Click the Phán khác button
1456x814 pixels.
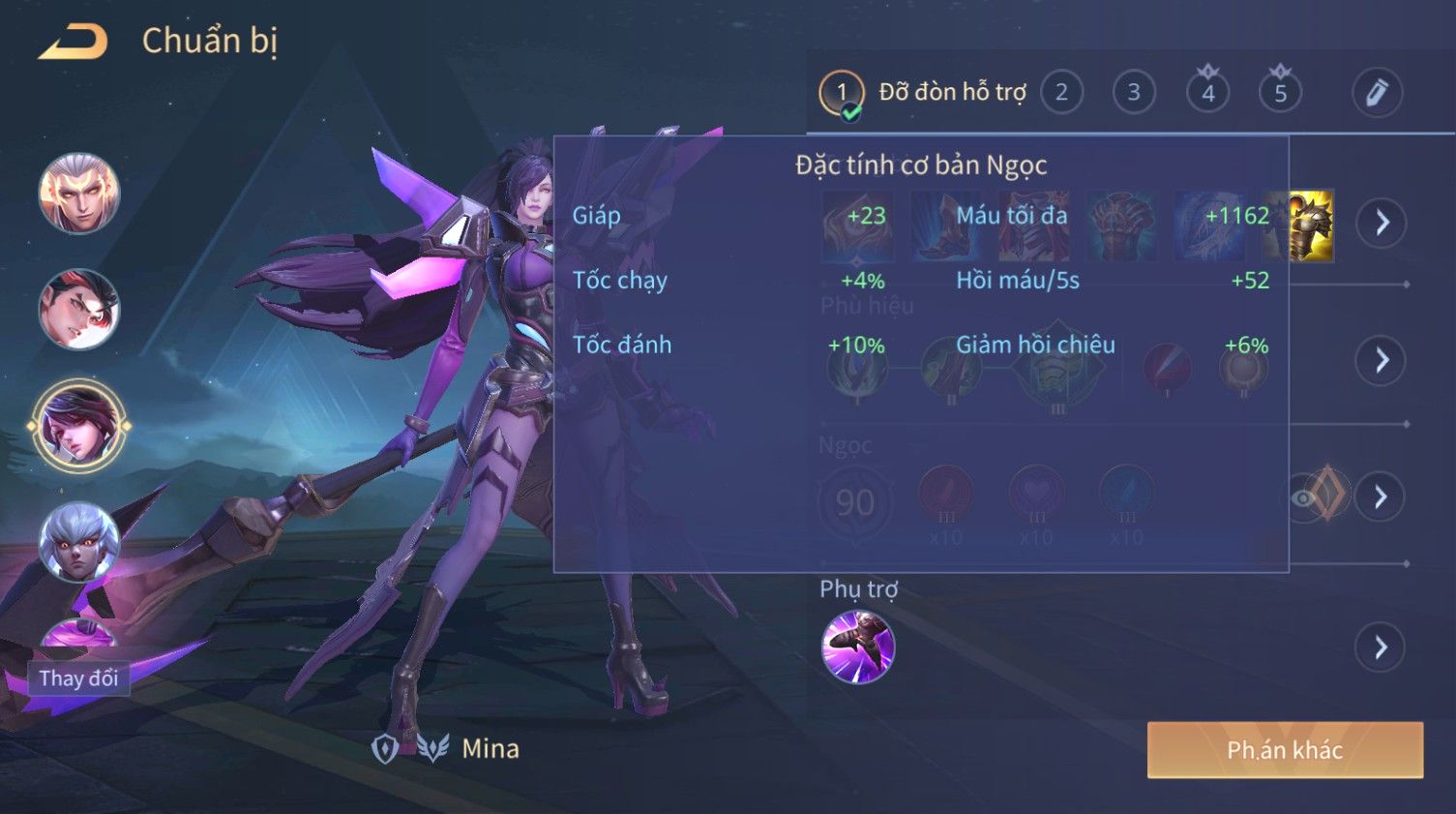pyautogui.click(x=1284, y=750)
